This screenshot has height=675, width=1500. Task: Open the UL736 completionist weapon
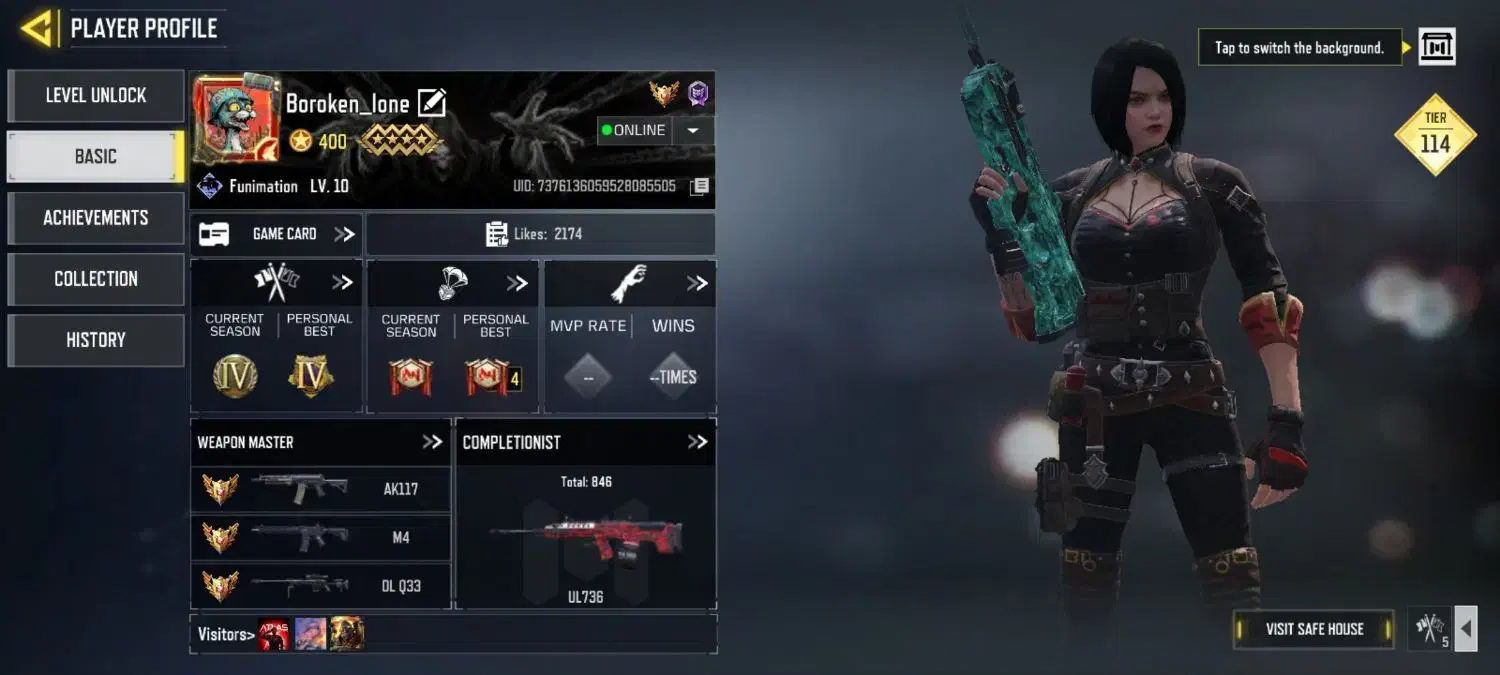[x=585, y=540]
